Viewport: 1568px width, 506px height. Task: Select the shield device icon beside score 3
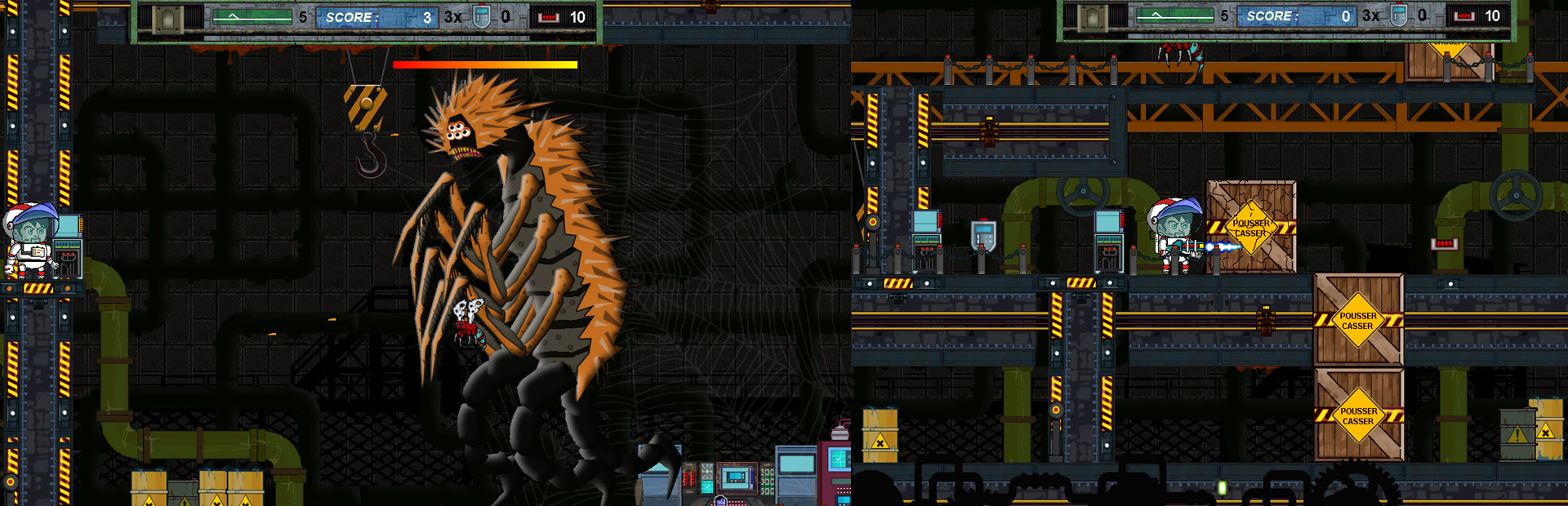click(482, 17)
